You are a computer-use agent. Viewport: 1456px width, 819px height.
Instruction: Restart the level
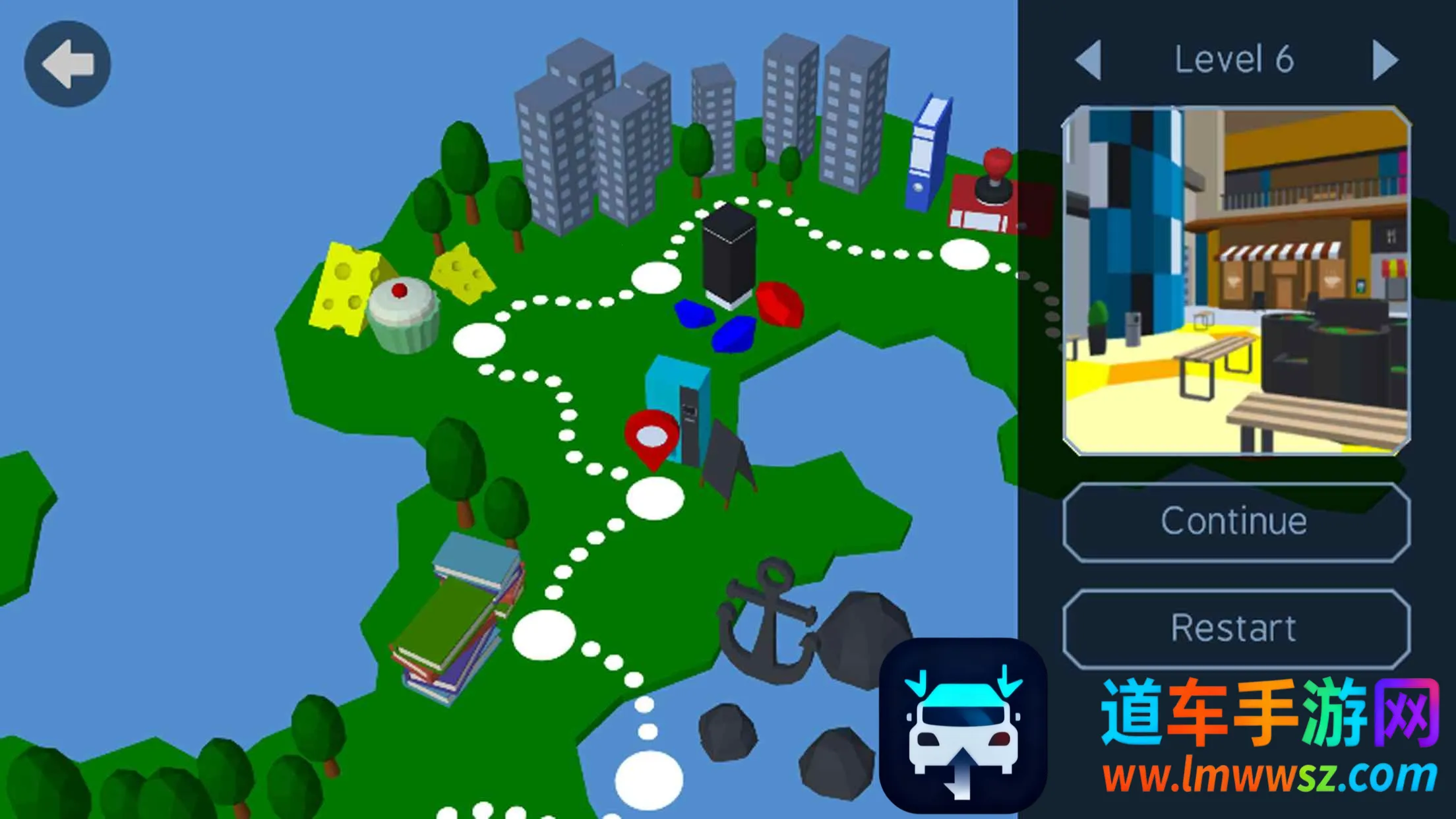pyautogui.click(x=1236, y=628)
